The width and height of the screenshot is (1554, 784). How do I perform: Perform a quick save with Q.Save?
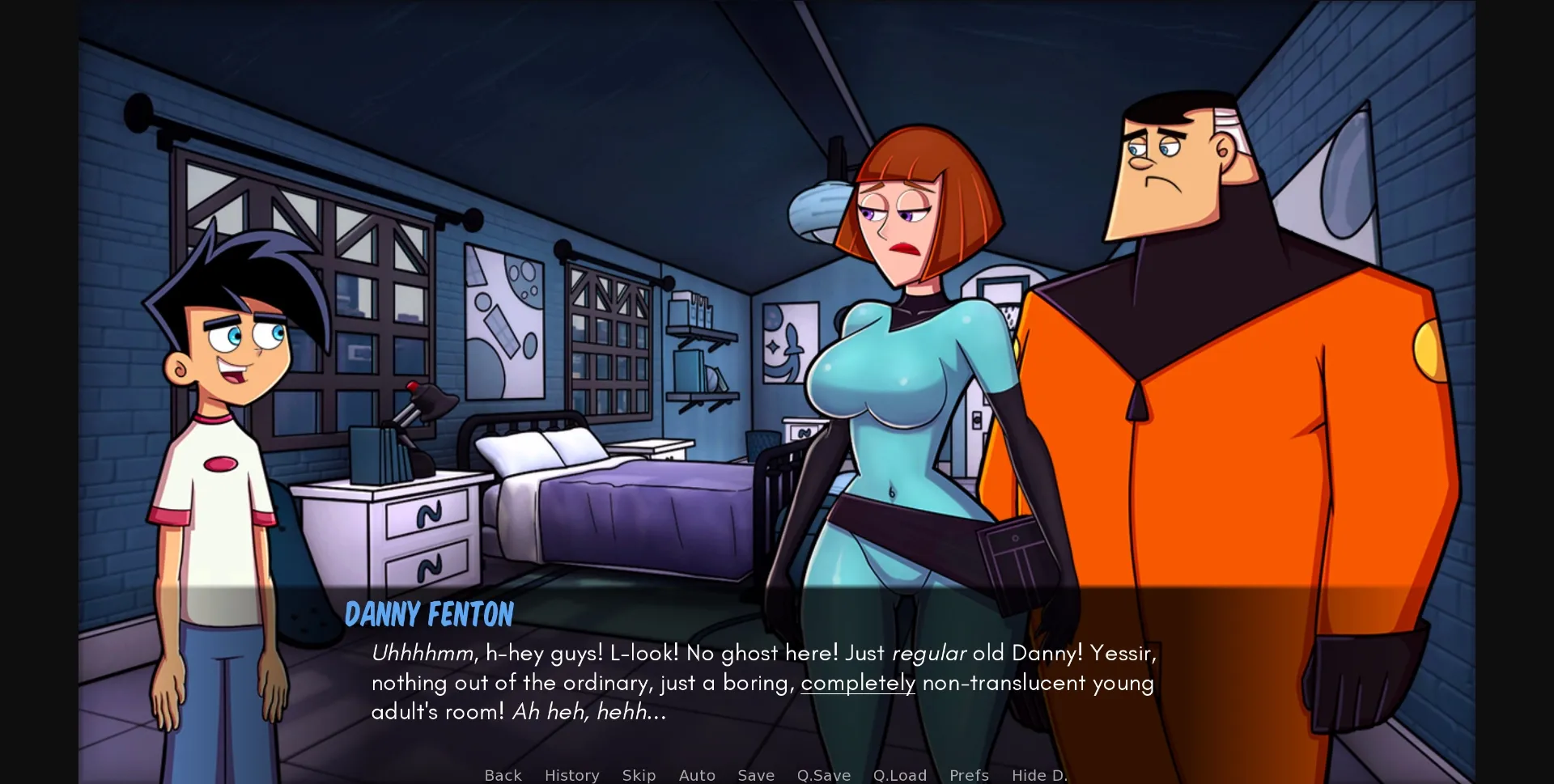click(823, 775)
